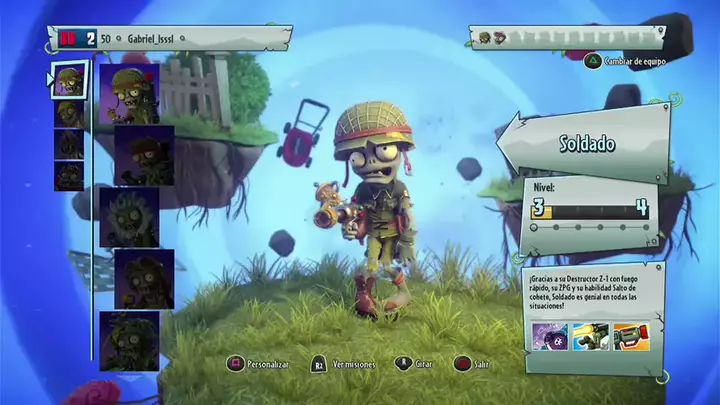Open the Personalizar option
Screen dimensions: 720x405
click(x=260, y=365)
